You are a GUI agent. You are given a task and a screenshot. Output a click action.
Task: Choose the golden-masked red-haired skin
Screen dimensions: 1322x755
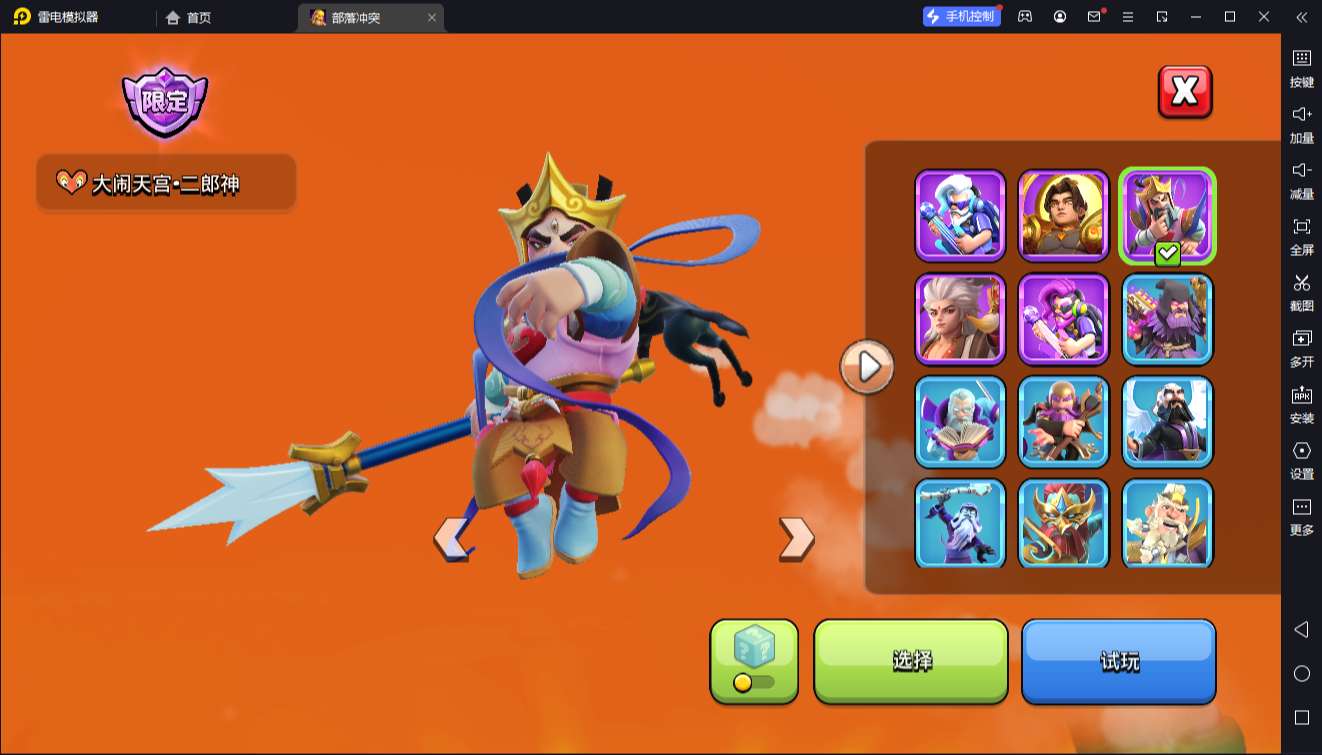click(1064, 523)
